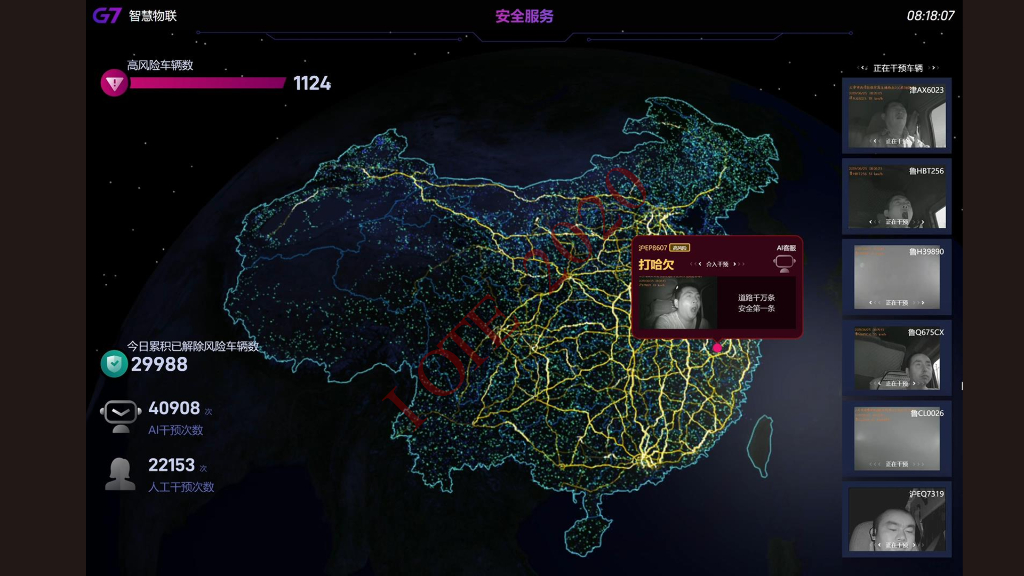
Task: Click the green shield risk-cleared icon
Action: click(114, 364)
